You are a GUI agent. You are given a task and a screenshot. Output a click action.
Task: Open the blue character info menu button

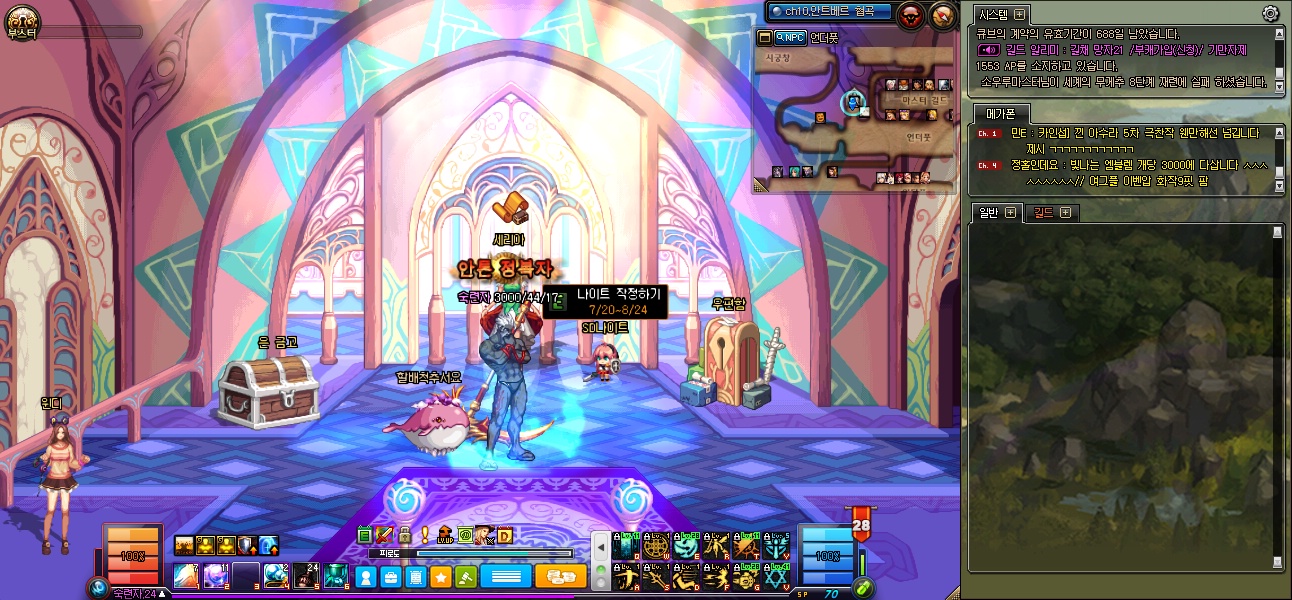click(366, 577)
